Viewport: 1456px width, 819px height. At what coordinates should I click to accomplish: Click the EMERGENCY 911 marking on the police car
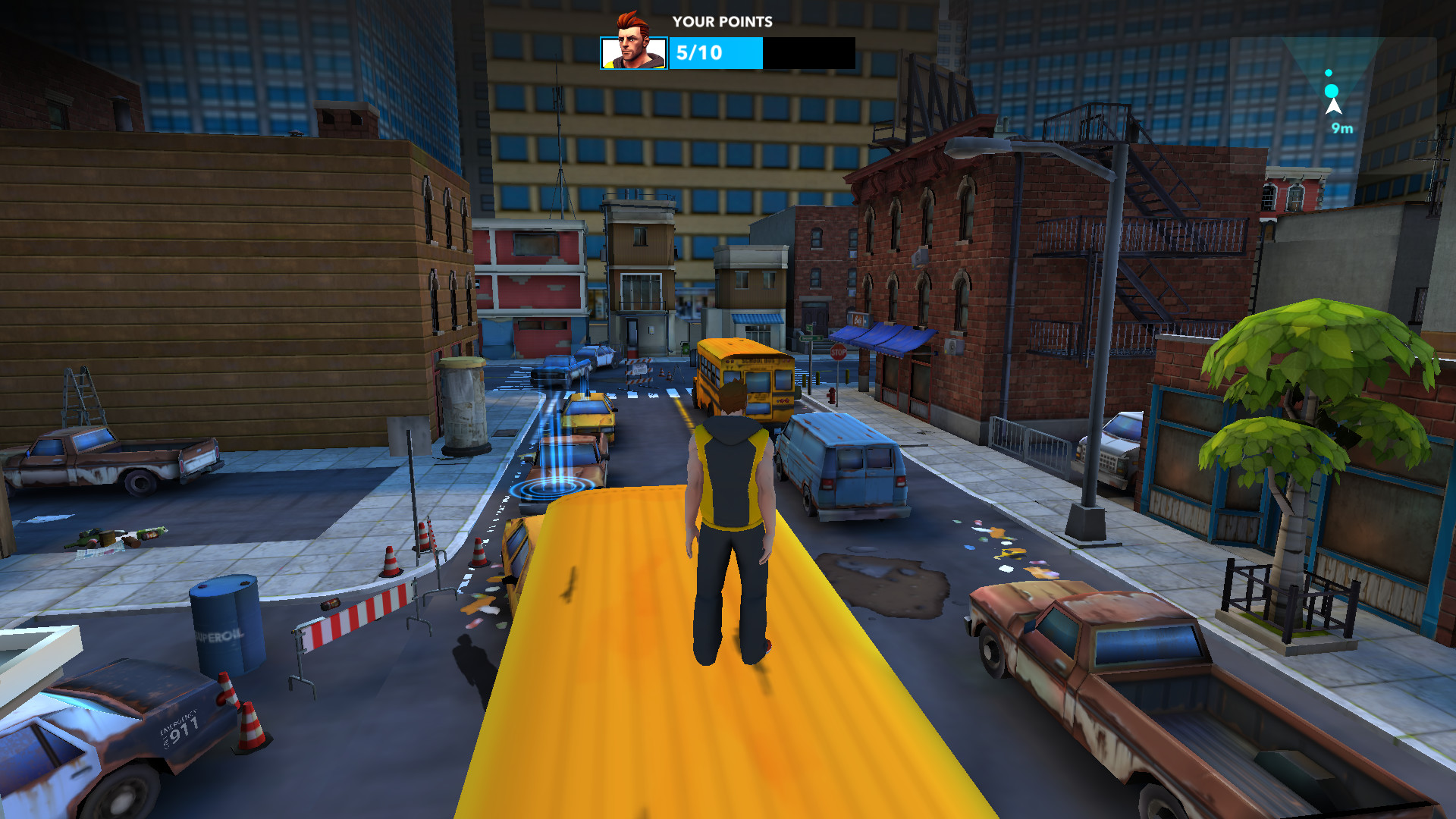pyautogui.click(x=178, y=729)
